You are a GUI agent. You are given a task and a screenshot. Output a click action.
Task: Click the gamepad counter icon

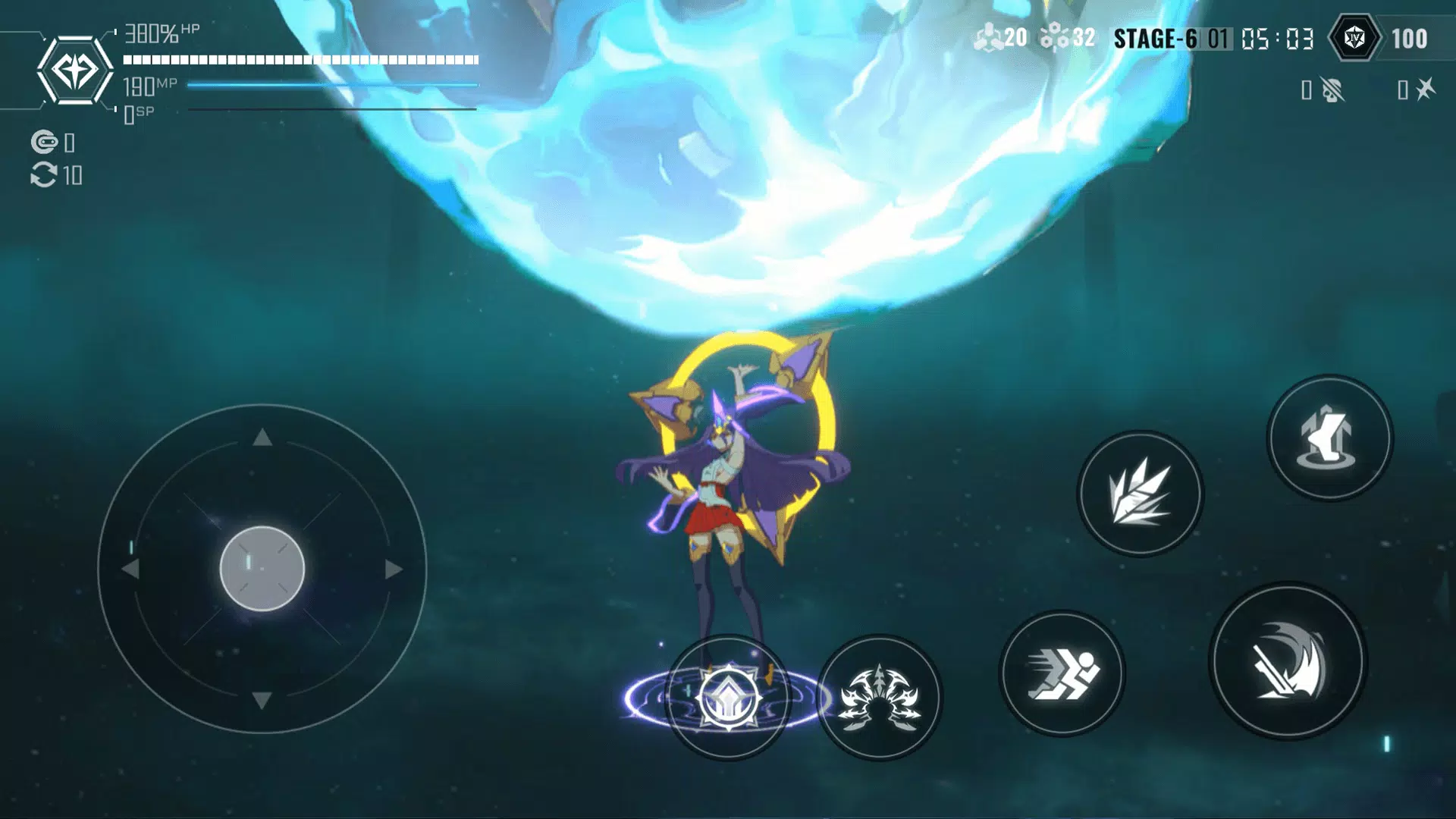45,140
